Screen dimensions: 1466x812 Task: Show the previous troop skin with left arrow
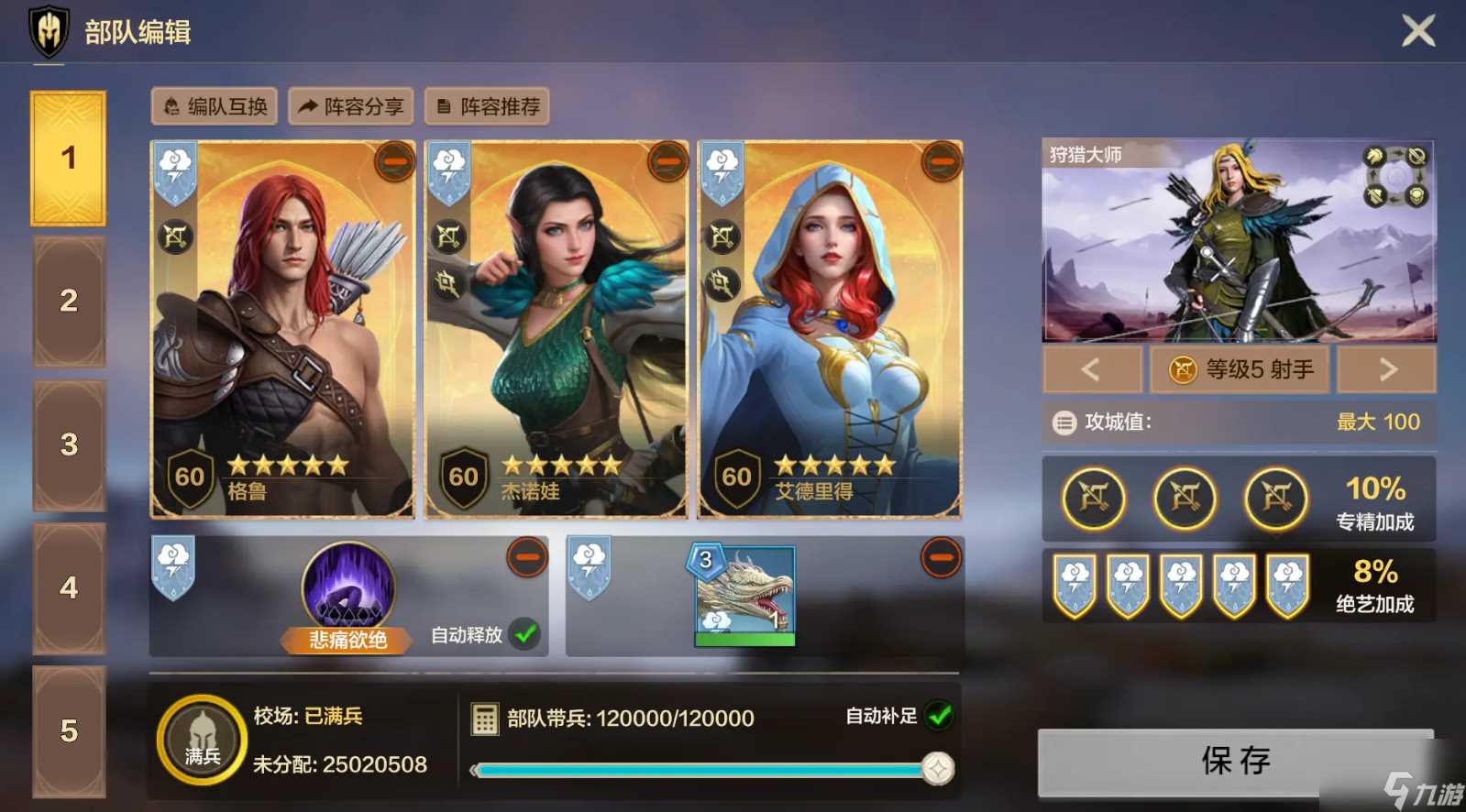[x=1091, y=369]
